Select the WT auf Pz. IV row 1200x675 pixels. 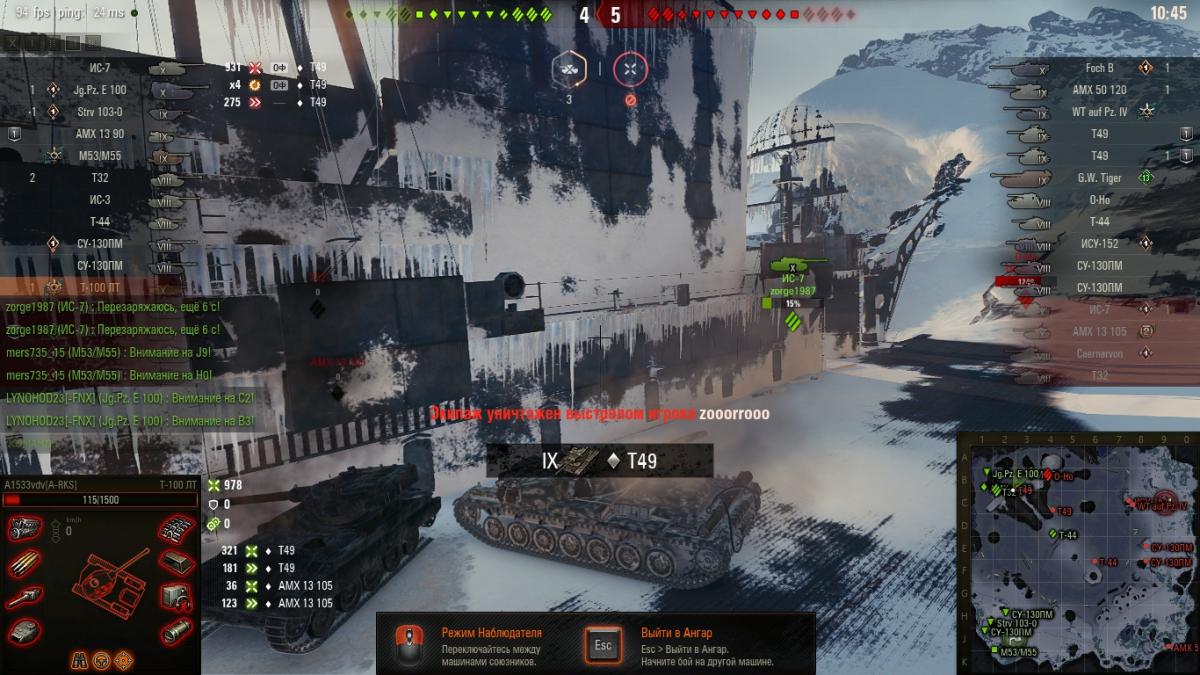1100,112
